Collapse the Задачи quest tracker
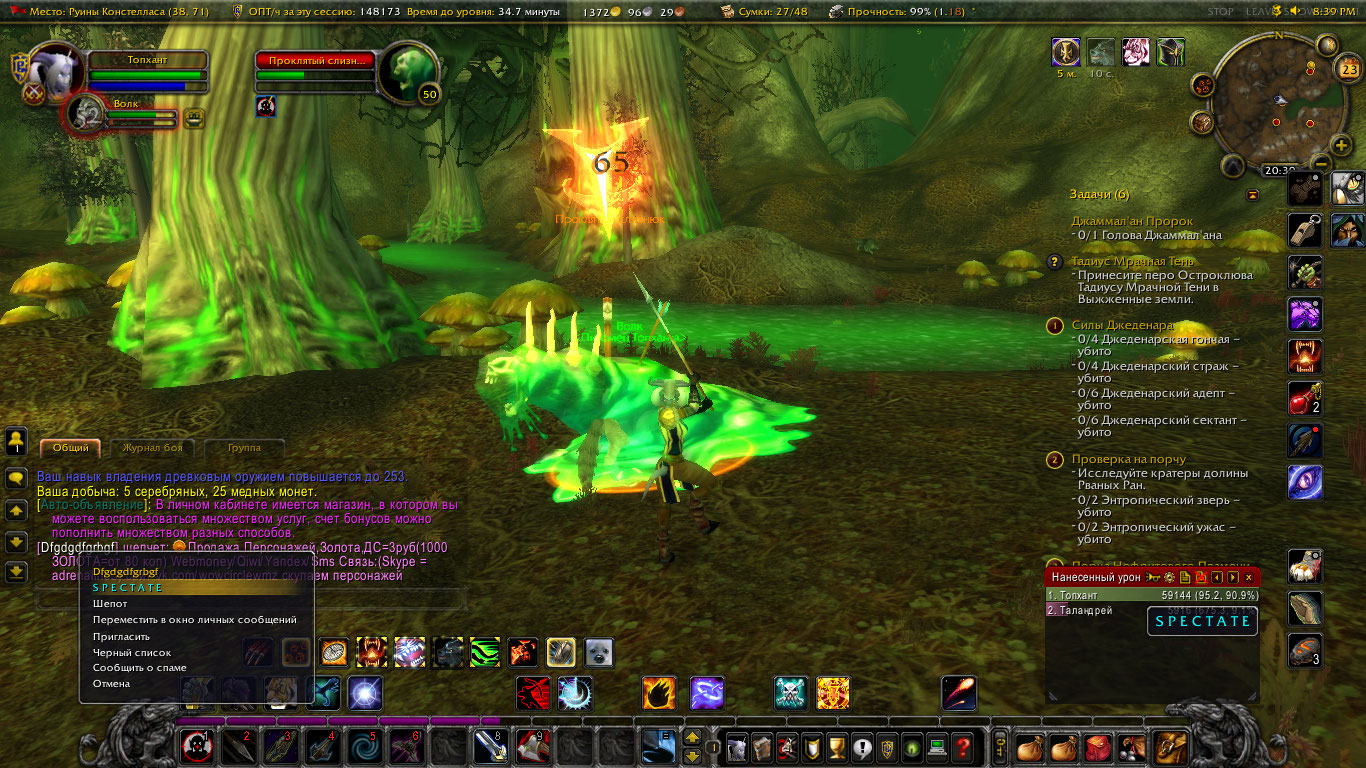 click(x=1252, y=194)
